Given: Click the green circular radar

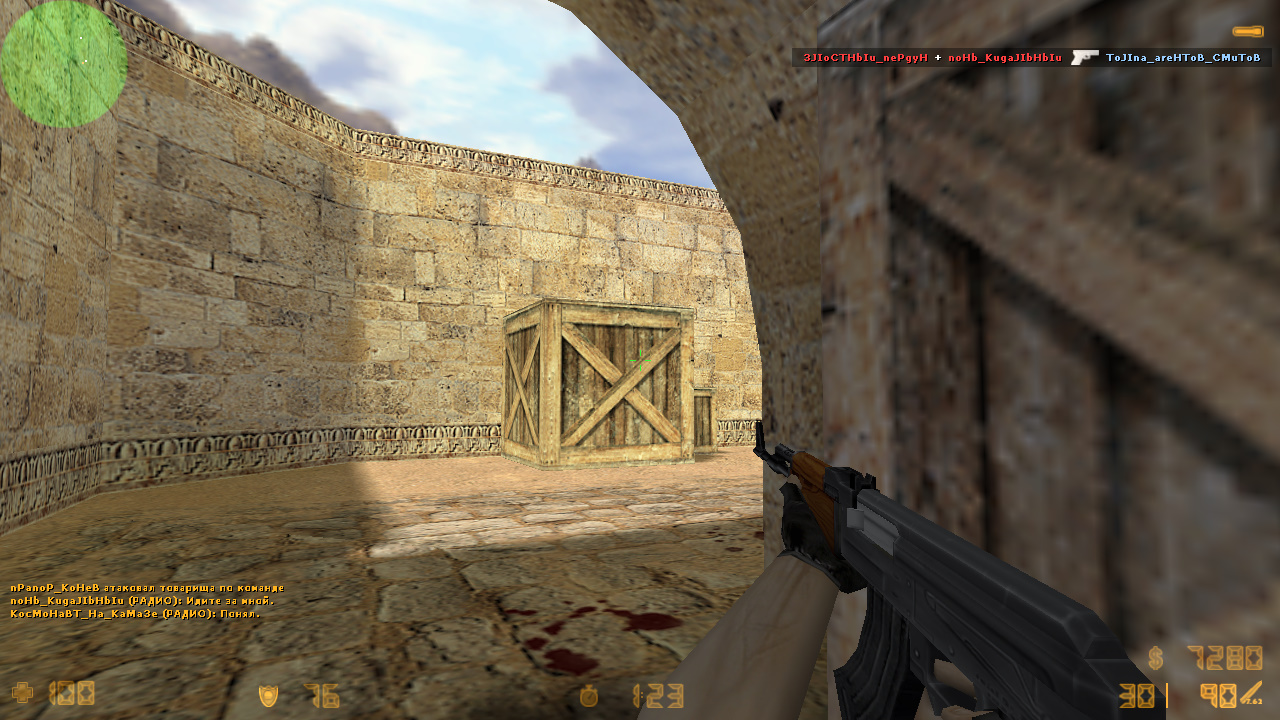Looking at the screenshot, I should [64, 64].
